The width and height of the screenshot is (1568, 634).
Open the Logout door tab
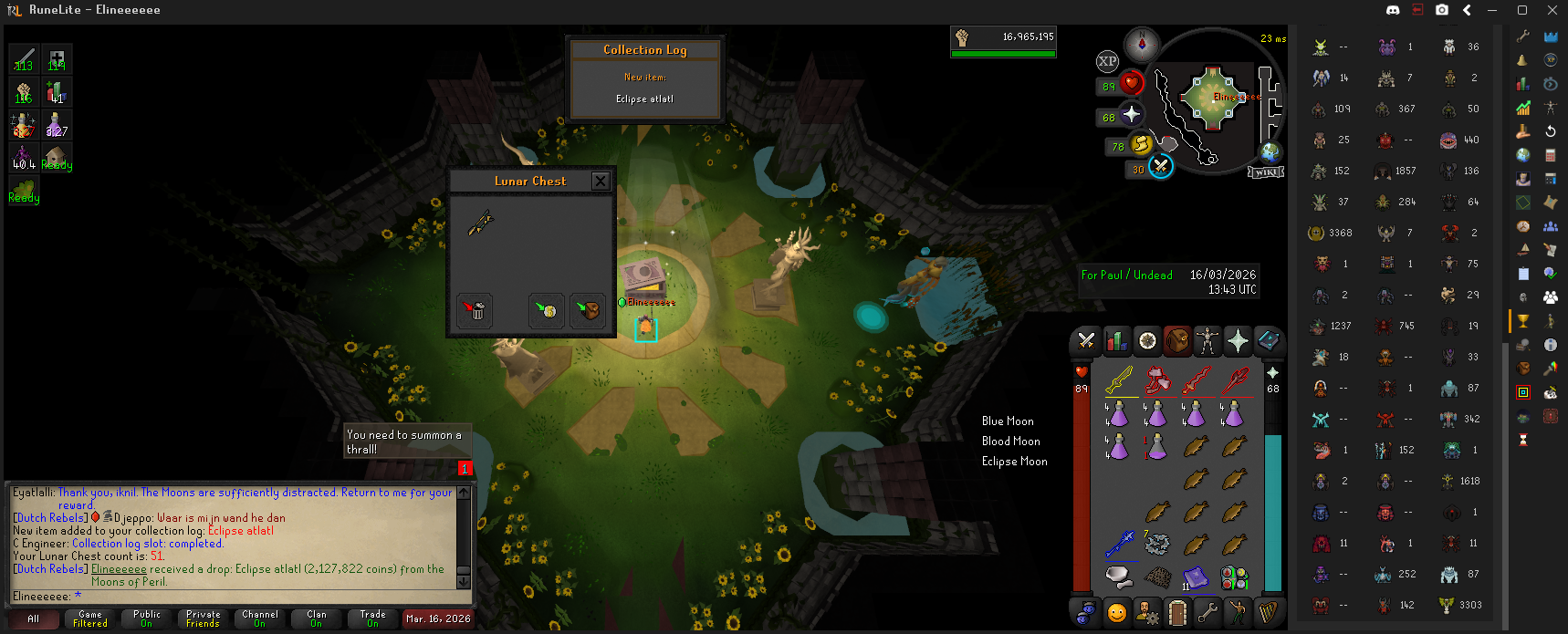point(1177,612)
